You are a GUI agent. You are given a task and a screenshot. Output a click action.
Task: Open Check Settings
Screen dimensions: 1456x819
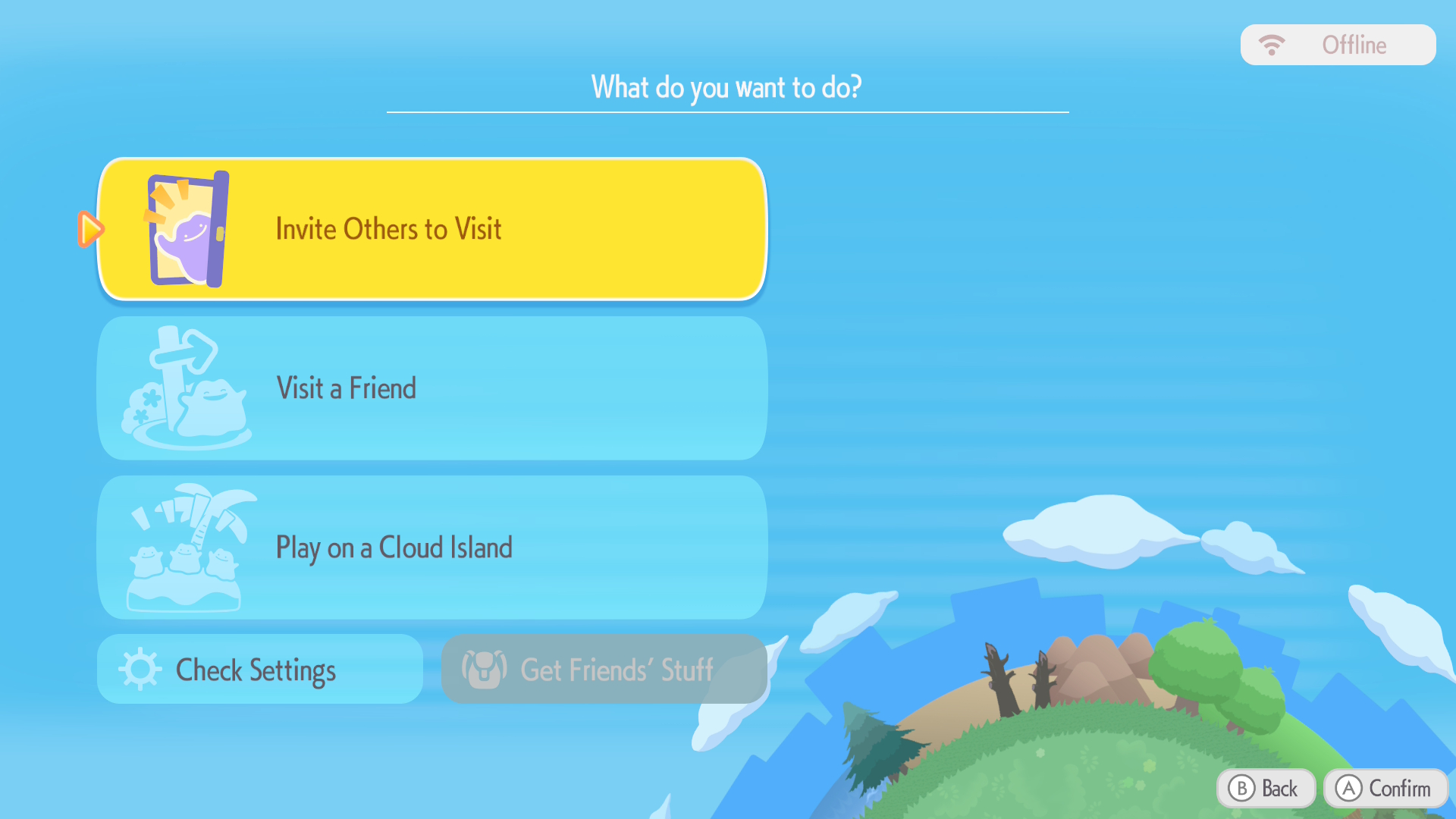click(259, 670)
